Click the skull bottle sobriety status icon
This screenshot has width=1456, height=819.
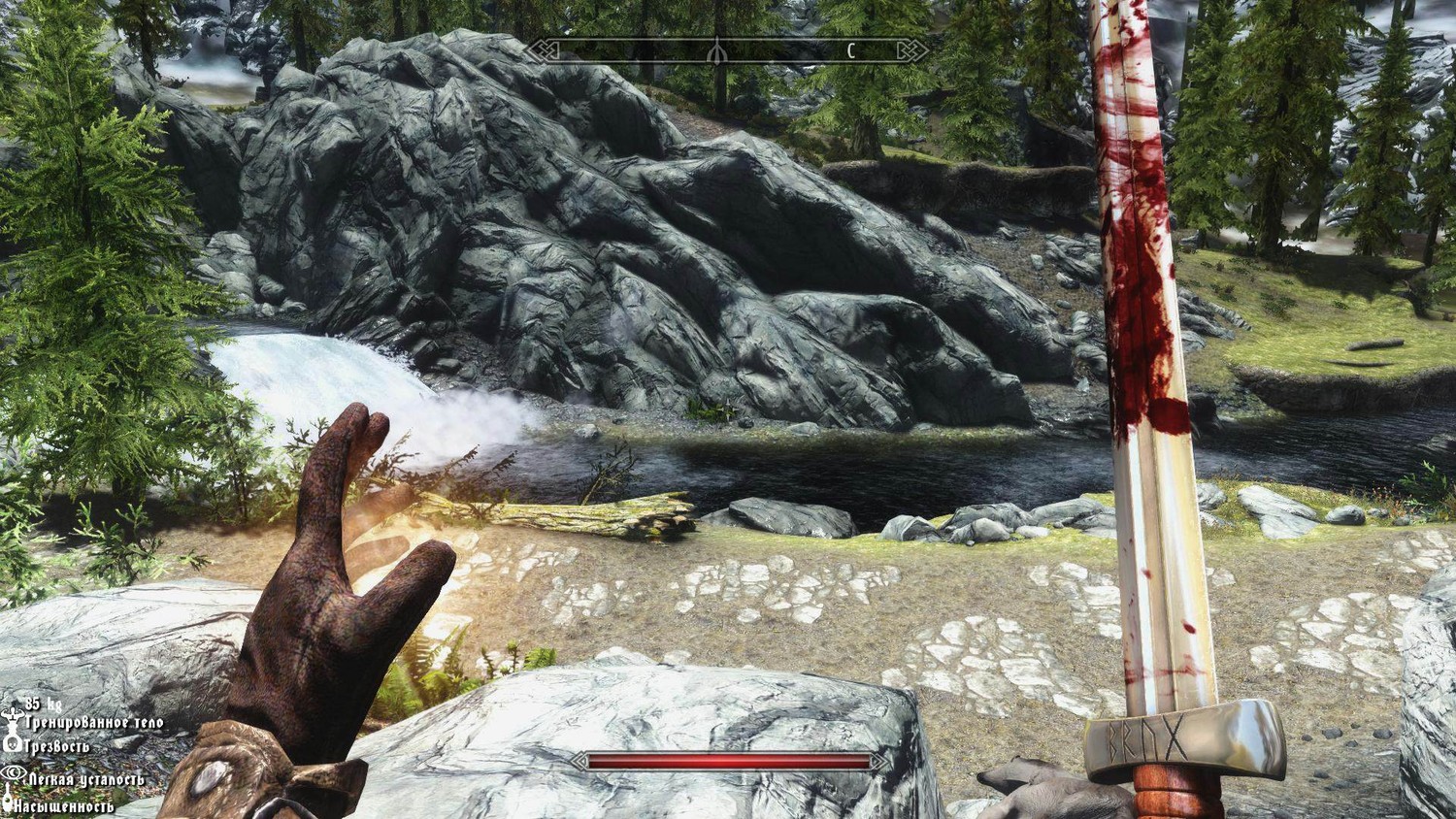coord(13,745)
